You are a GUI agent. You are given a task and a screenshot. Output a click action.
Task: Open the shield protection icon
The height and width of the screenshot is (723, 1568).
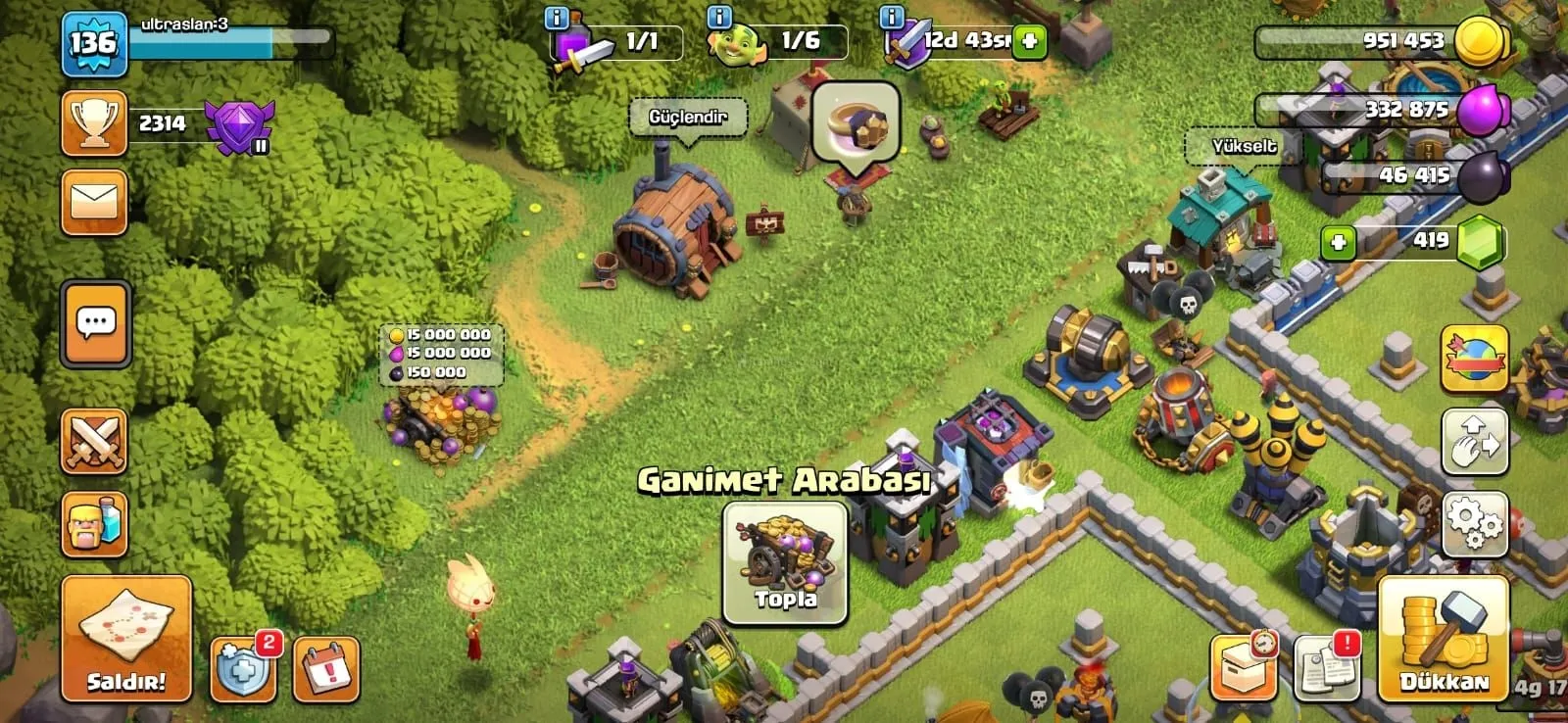pyautogui.click(x=242, y=669)
